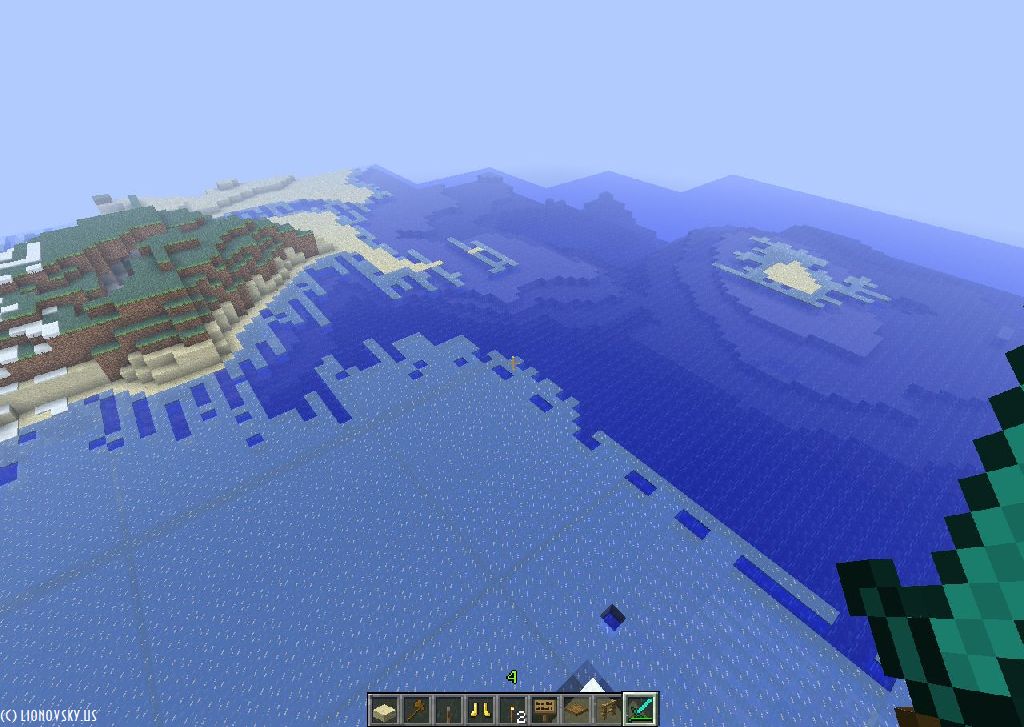Pick the flat wooden plate slot
The width and height of the screenshot is (1024, 727).
click(x=576, y=710)
